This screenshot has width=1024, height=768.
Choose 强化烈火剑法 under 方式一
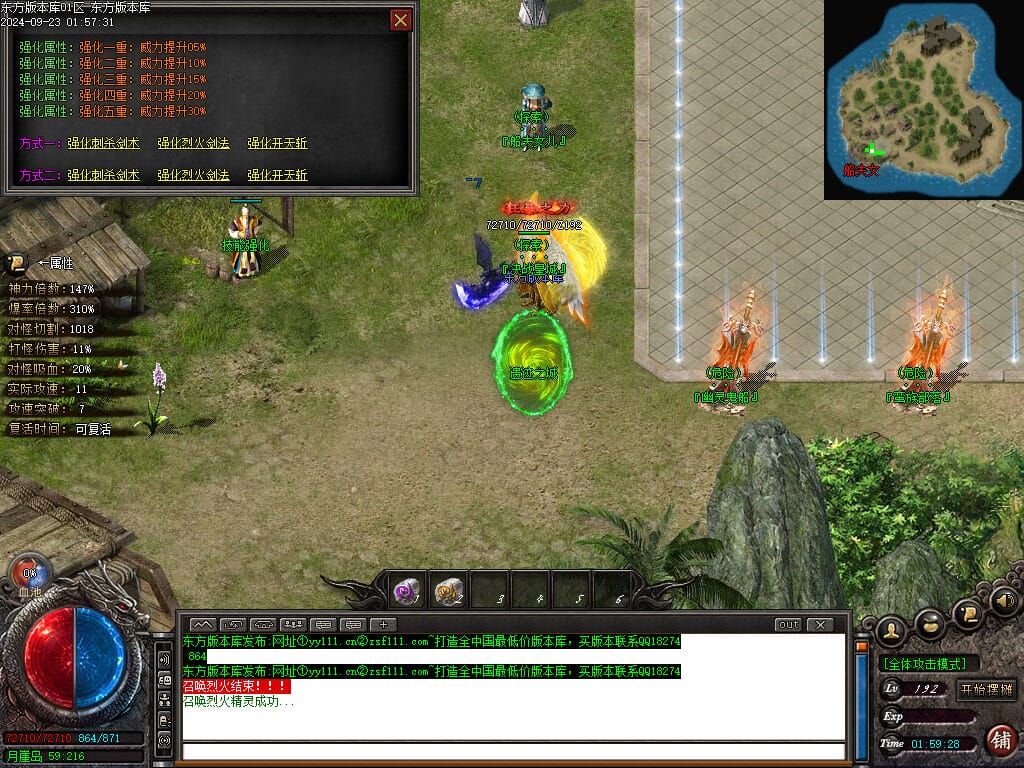point(193,144)
